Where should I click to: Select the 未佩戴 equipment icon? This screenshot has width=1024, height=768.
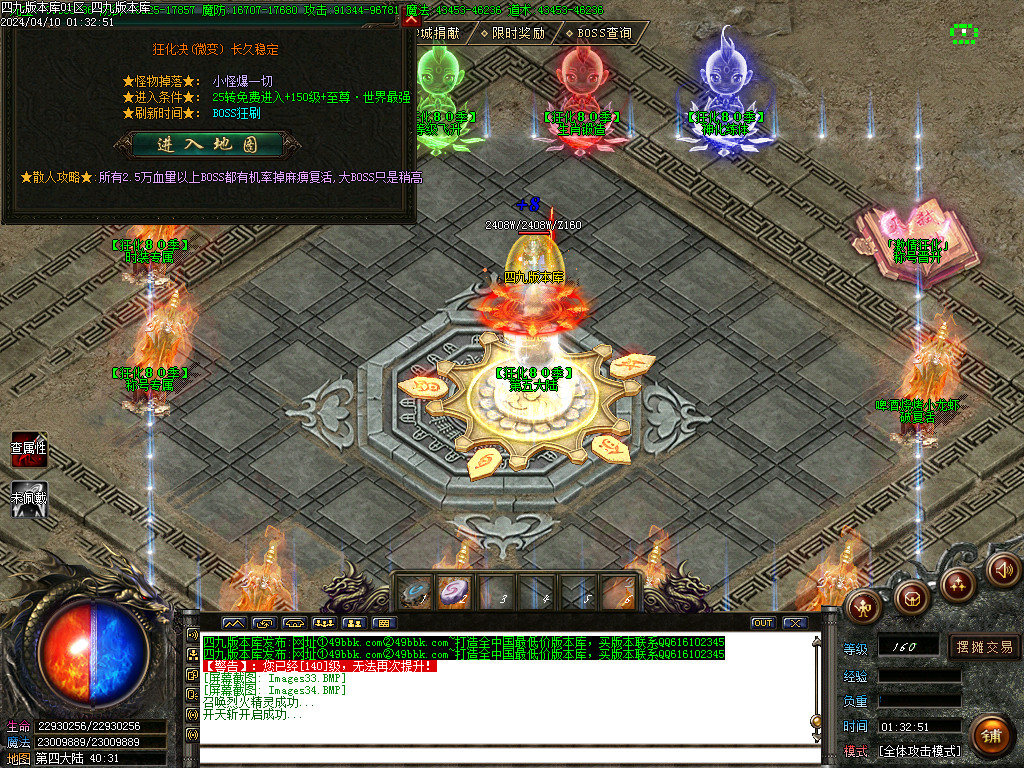click(29, 499)
